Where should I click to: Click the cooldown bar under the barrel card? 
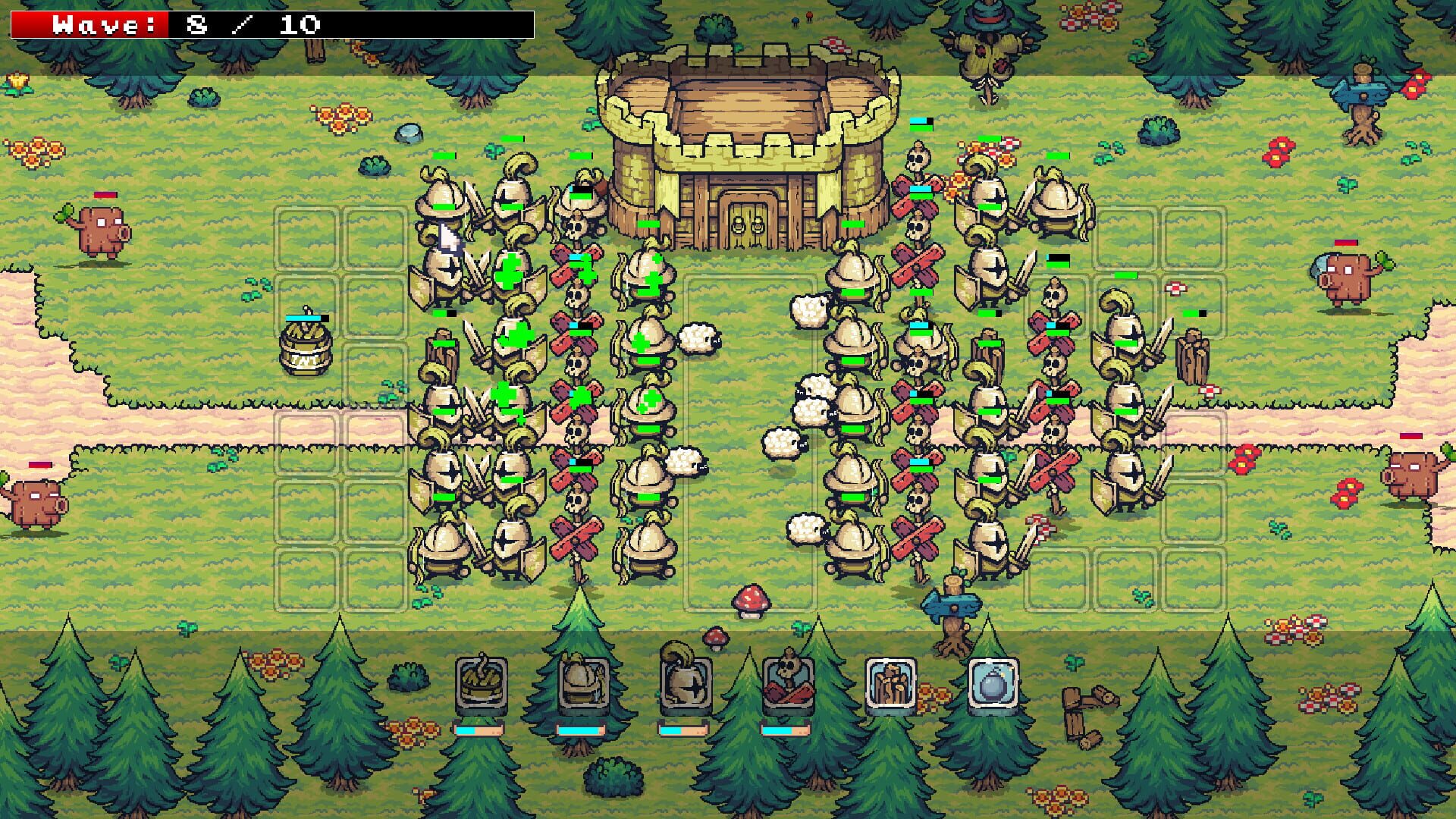(x=478, y=730)
